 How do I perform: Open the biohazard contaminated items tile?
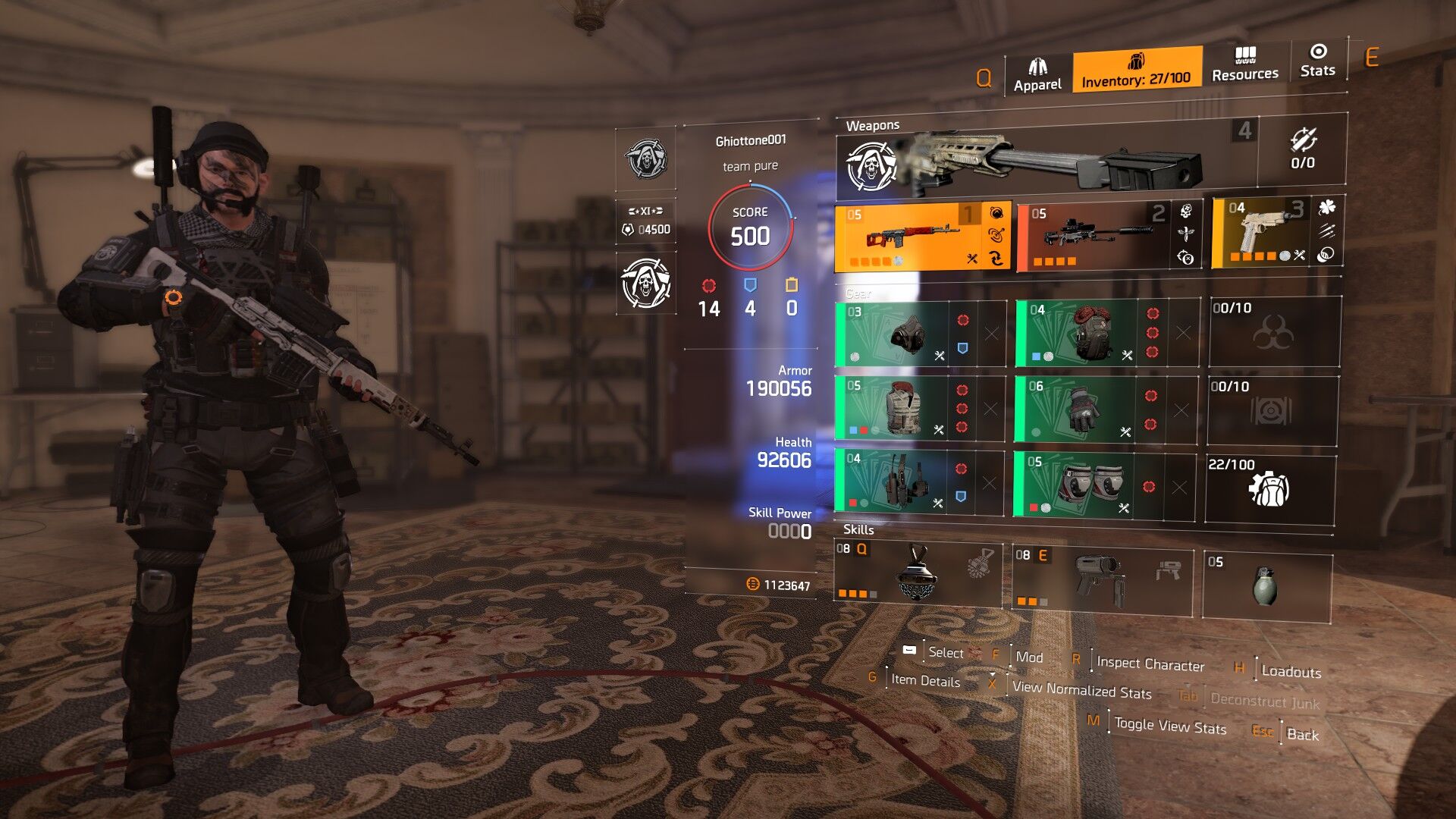tap(1274, 332)
